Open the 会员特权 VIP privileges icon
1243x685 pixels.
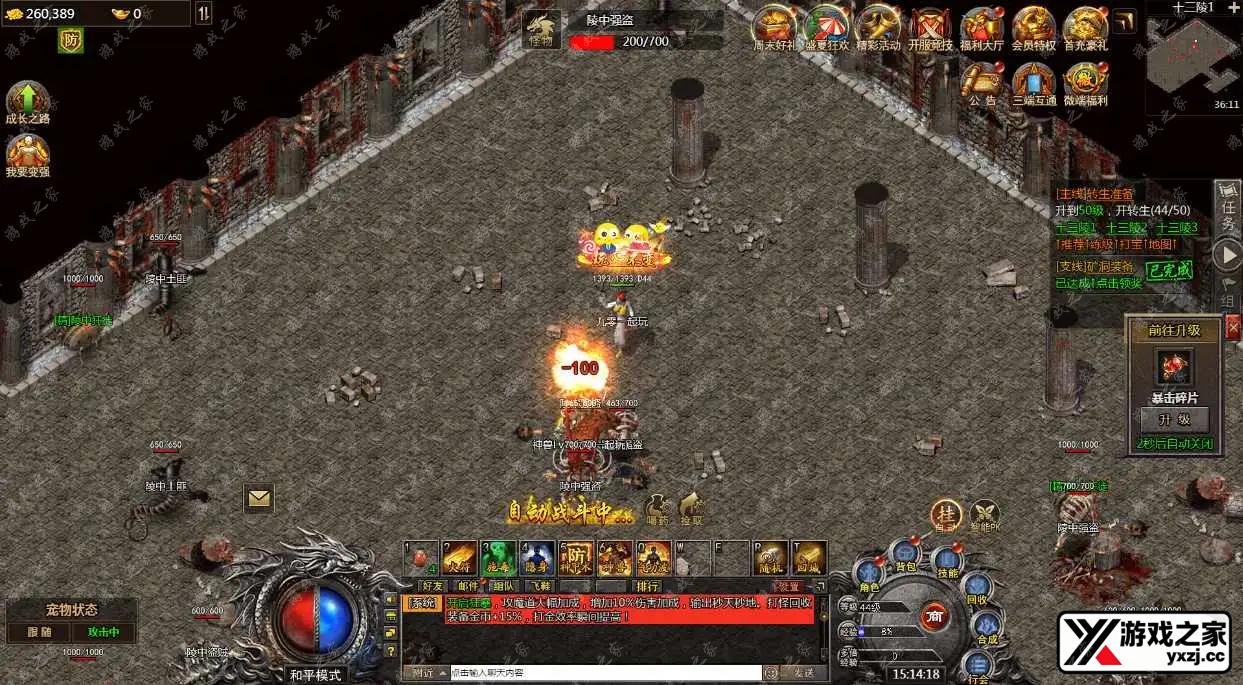1034,28
